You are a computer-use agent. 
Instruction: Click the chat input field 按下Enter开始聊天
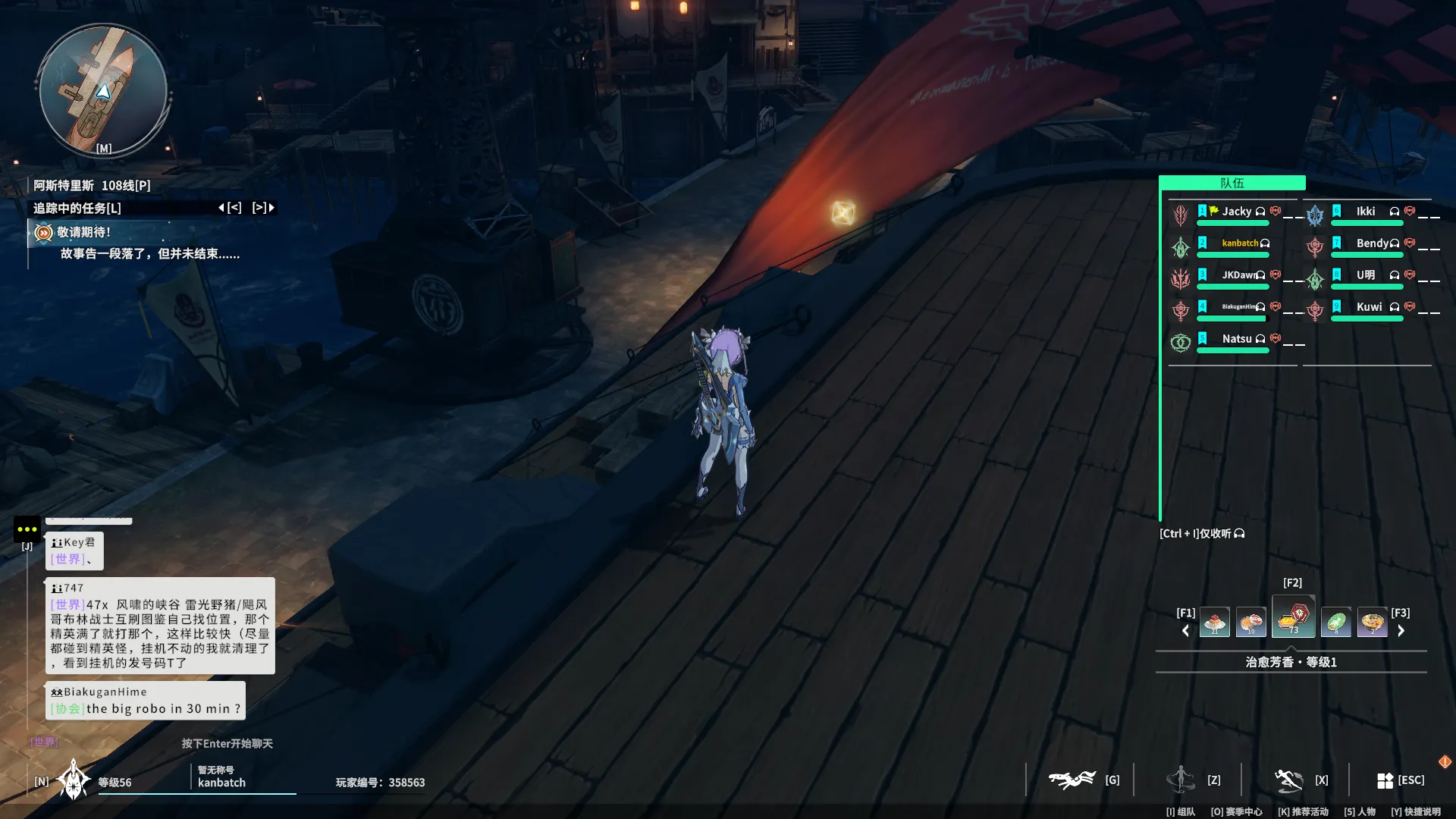coord(227,744)
